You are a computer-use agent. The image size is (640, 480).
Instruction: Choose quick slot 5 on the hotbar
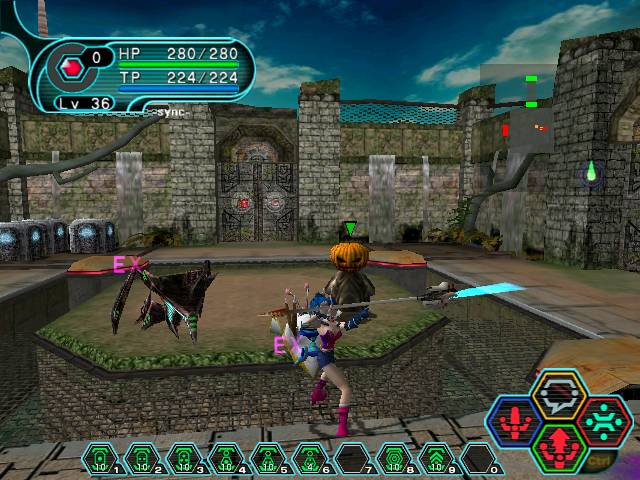(266, 459)
